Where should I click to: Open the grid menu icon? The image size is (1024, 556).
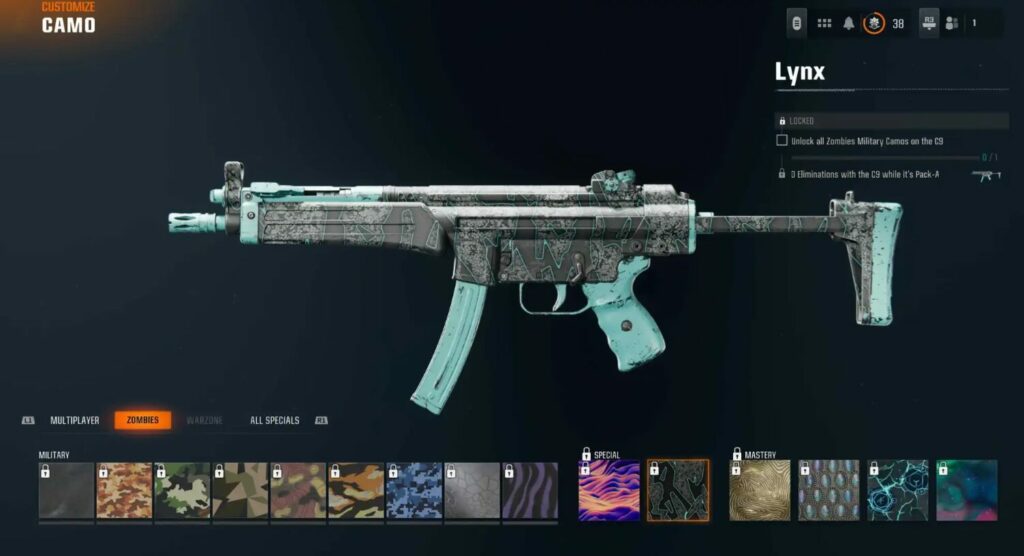point(825,23)
